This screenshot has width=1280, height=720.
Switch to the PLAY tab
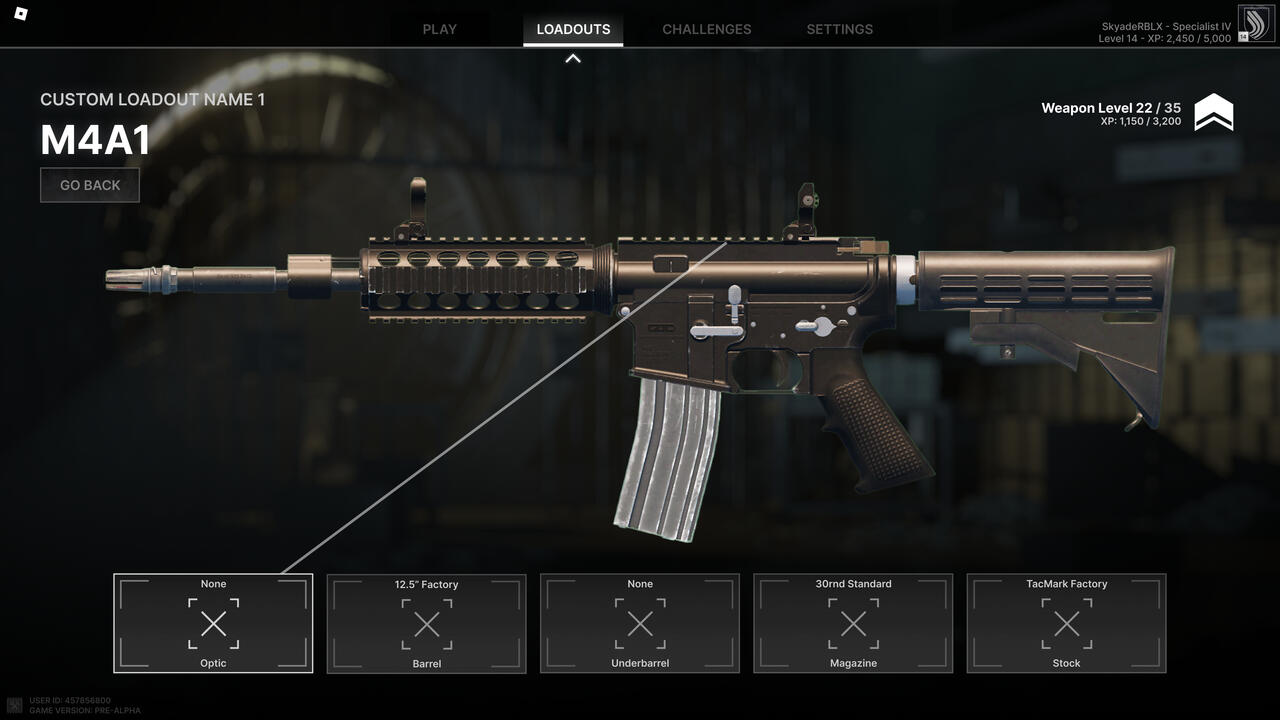point(439,29)
